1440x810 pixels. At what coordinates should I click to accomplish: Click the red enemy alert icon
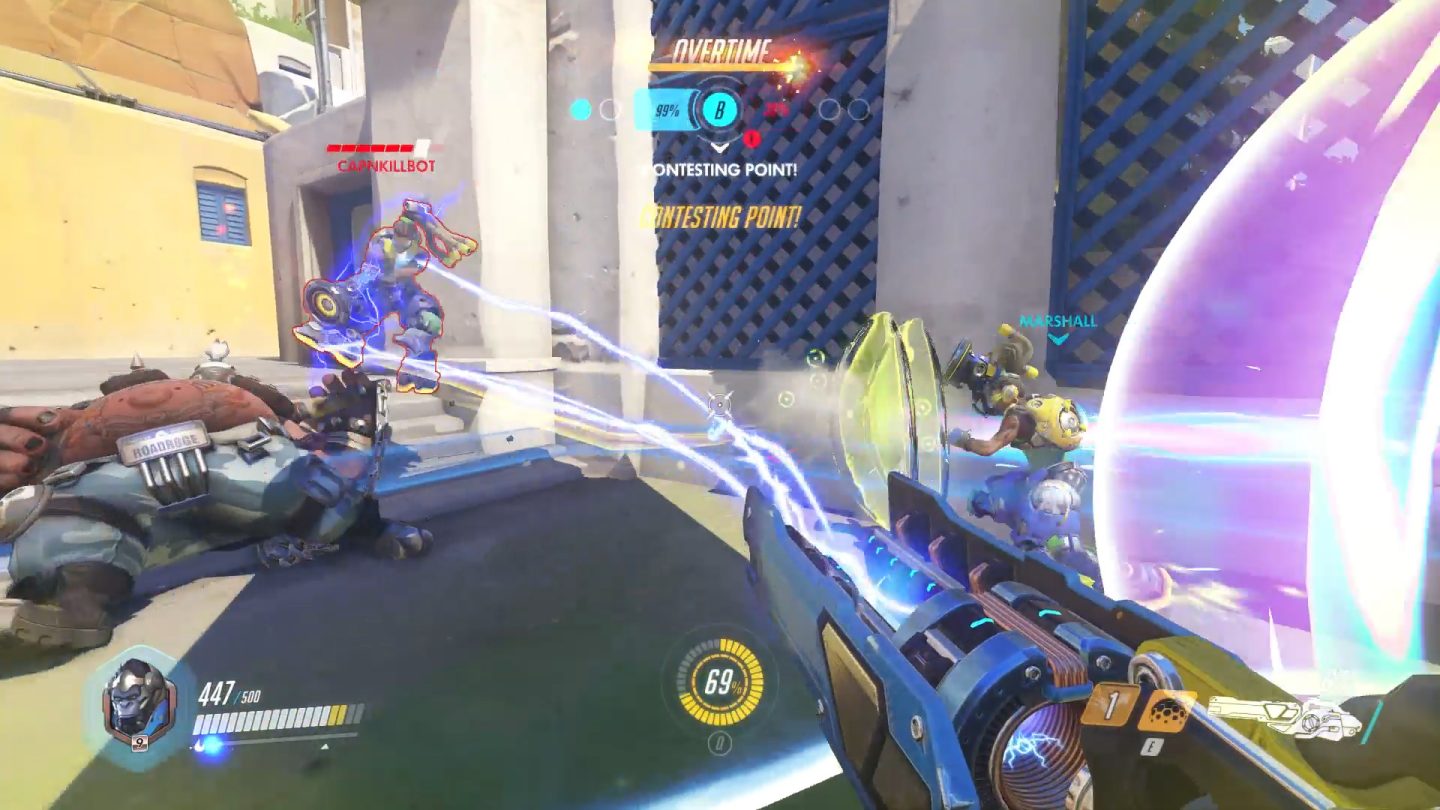pos(752,137)
